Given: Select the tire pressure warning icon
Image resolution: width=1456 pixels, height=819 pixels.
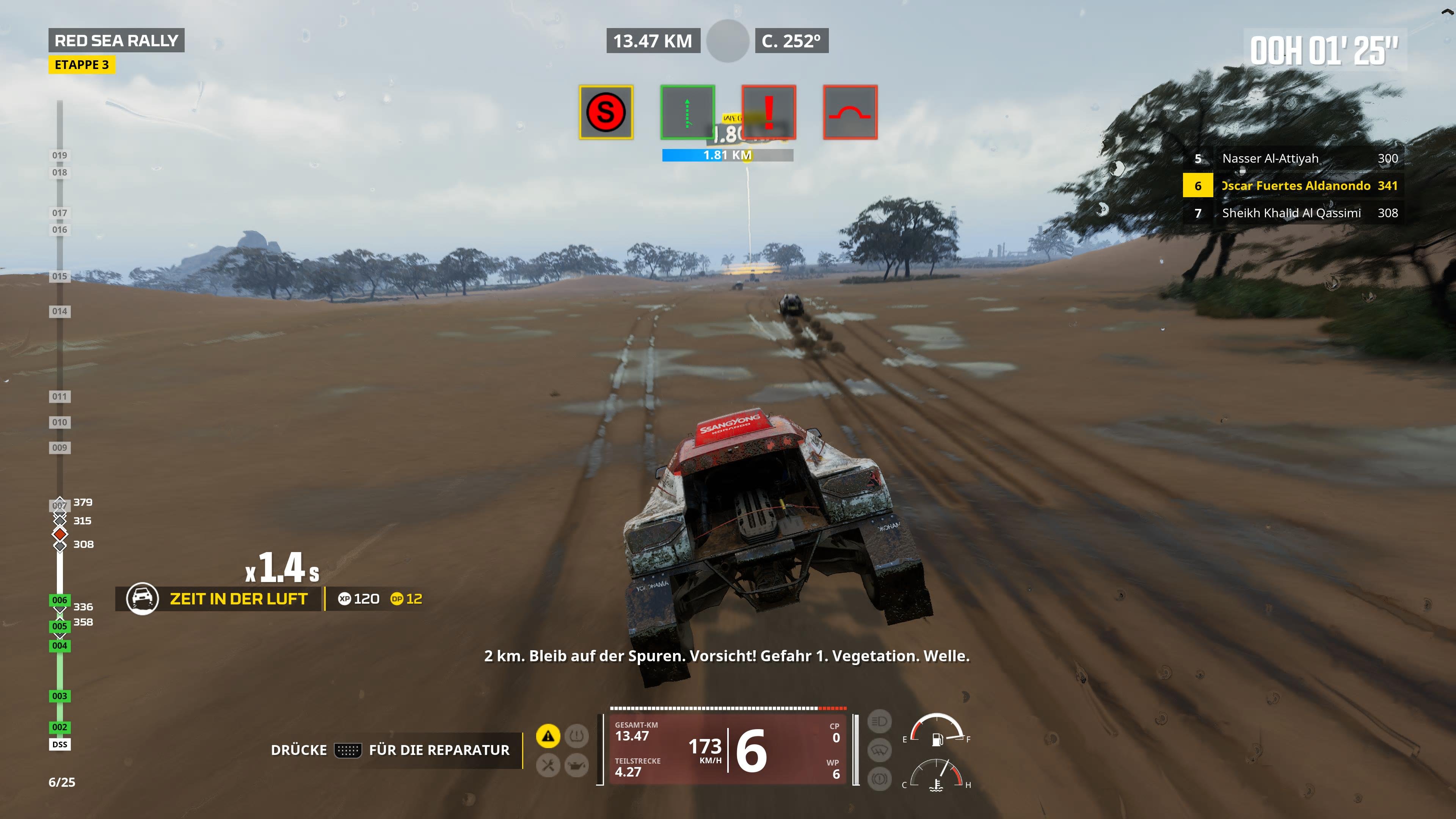Looking at the screenshot, I should [x=577, y=736].
